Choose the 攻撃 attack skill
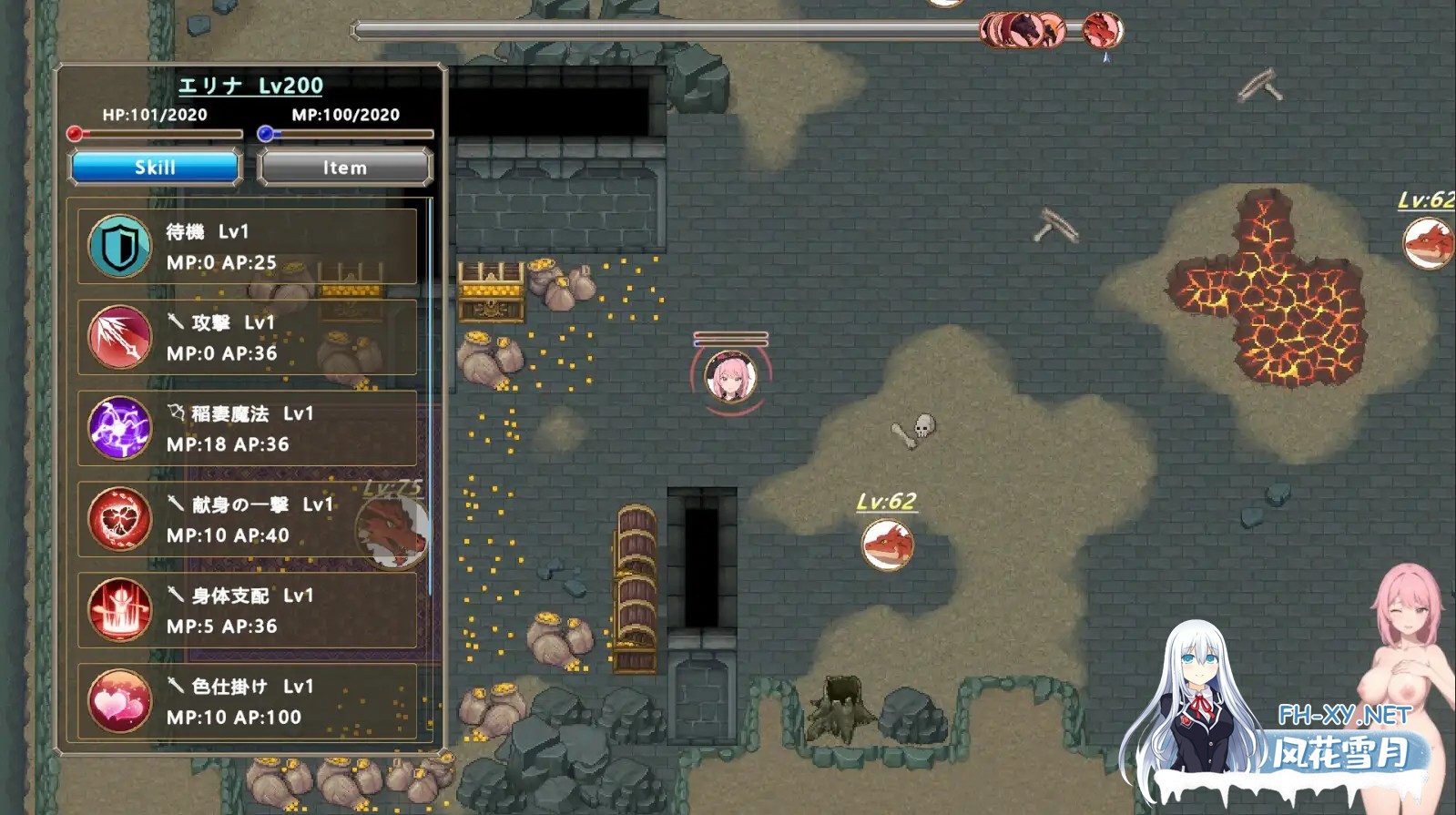The height and width of the screenshot is (815, 1456). (247, 338)
